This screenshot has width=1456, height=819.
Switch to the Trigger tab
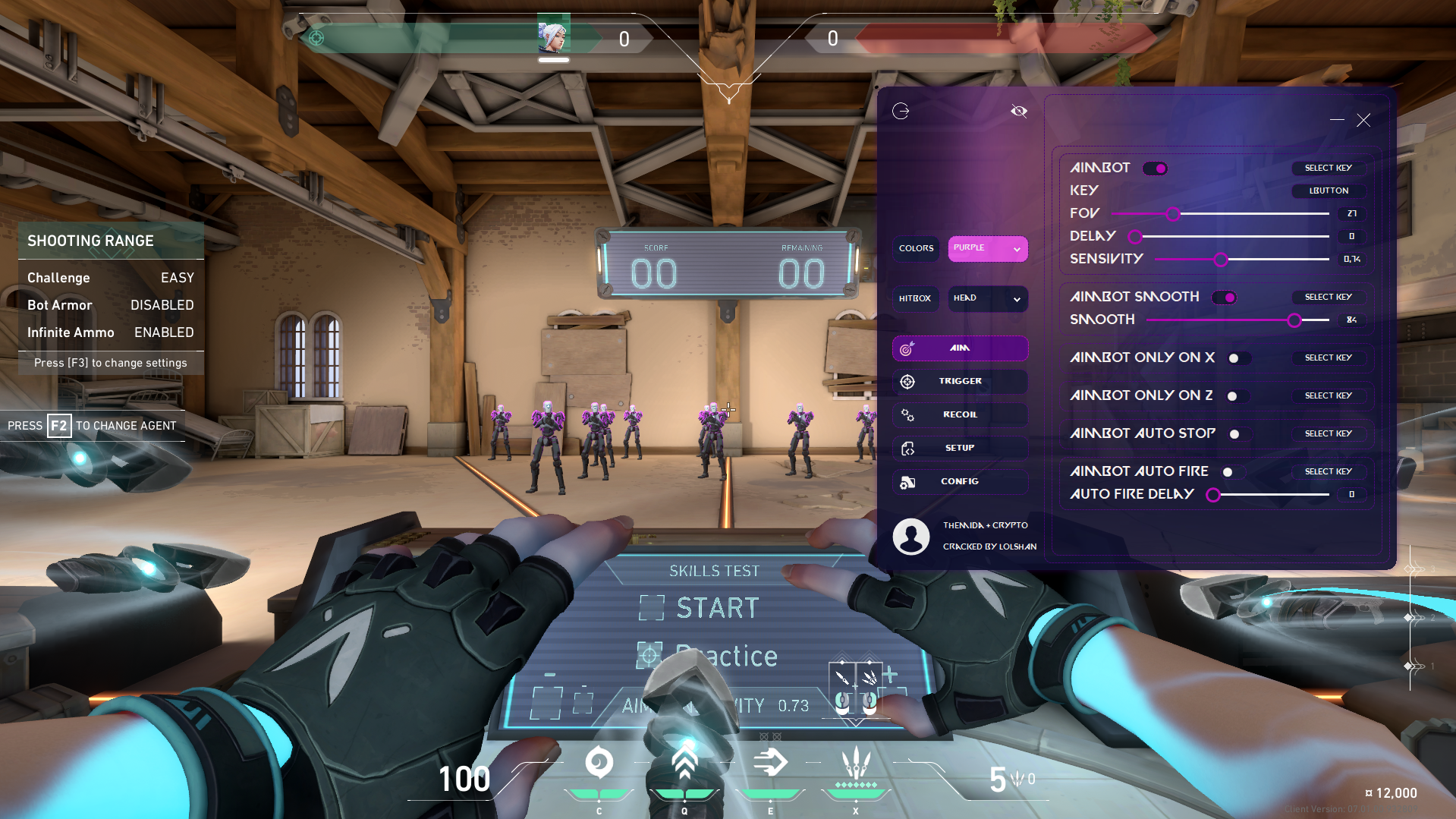(x=960, y=381)
